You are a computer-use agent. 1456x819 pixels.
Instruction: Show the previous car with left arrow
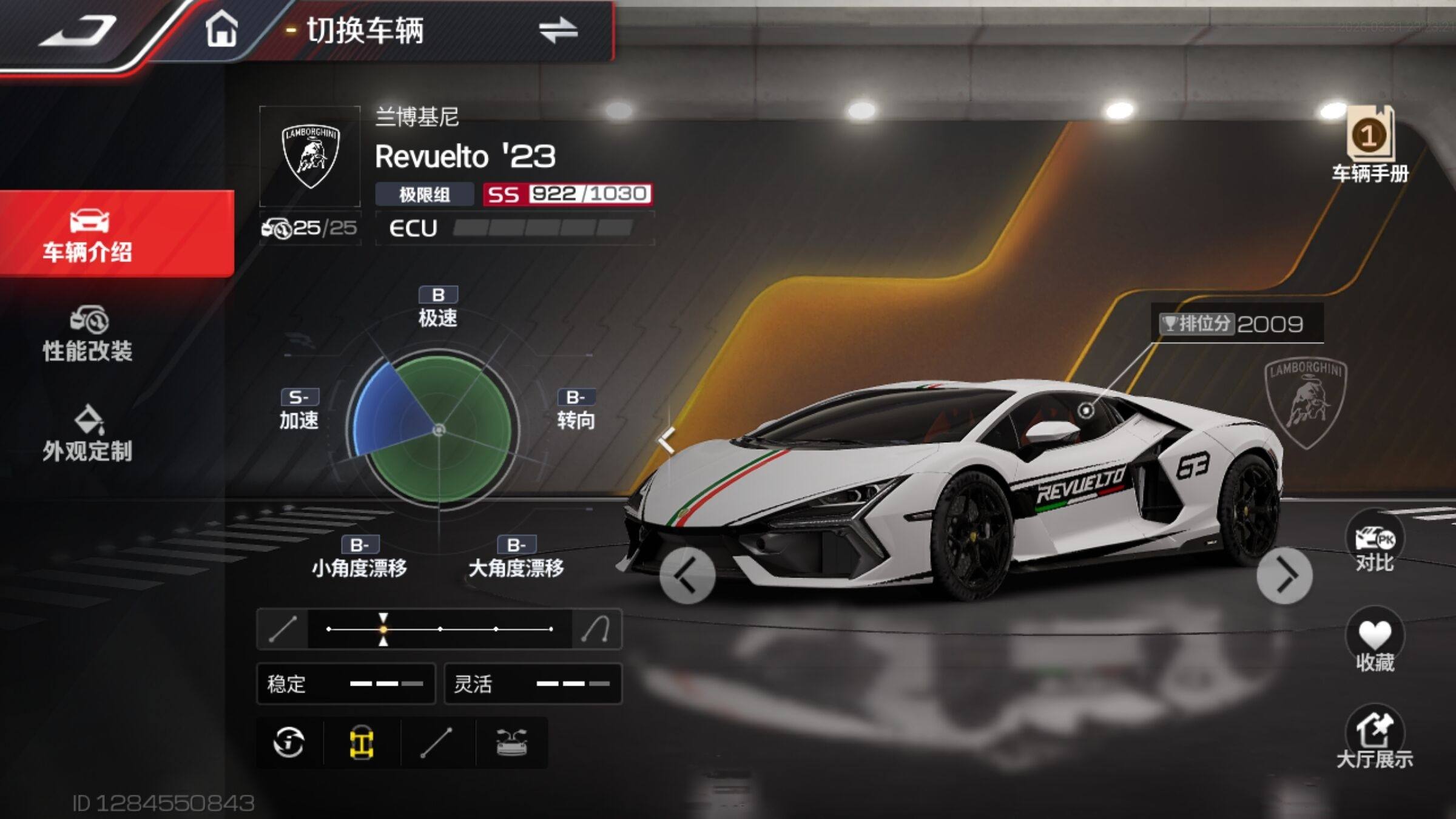pyautogui.click(x=687, y=576)
